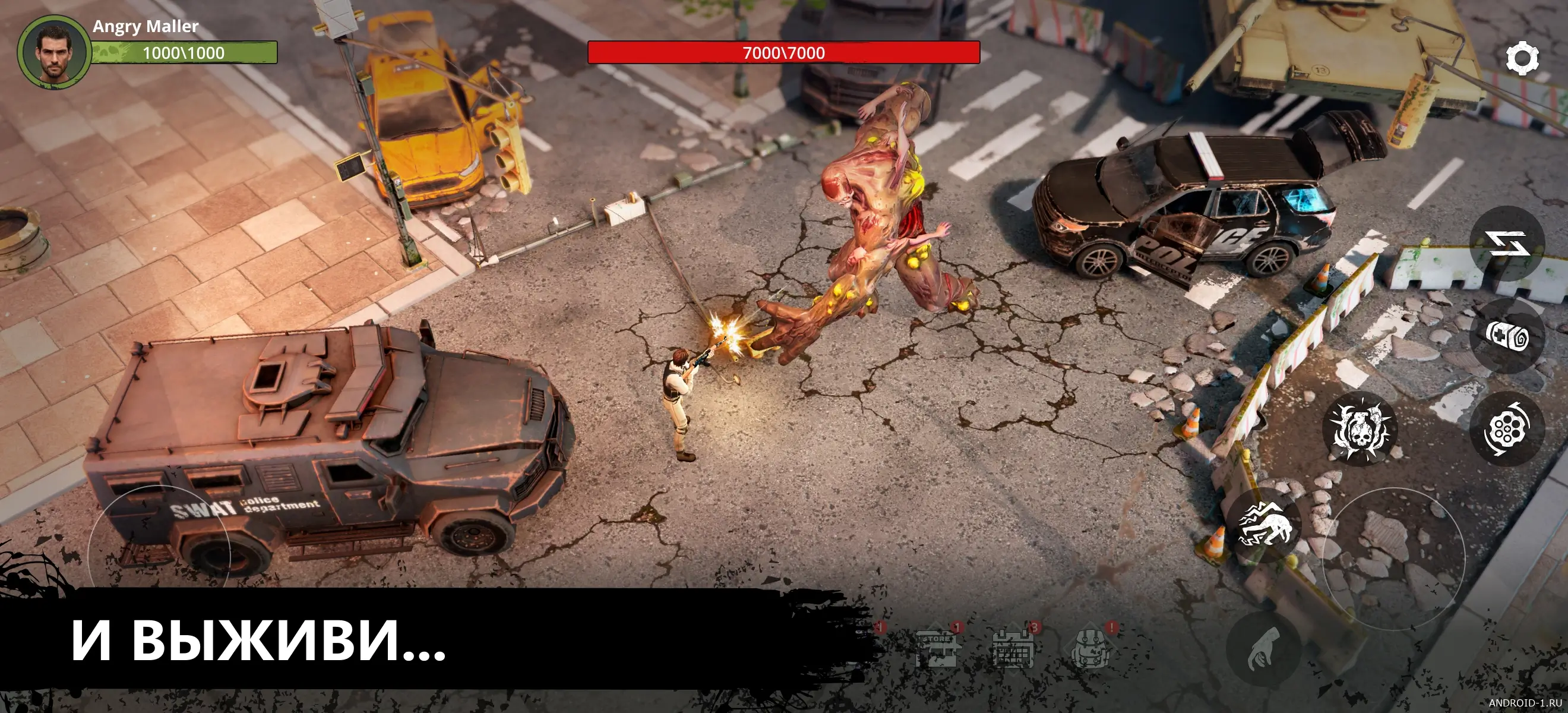Open the backpack inventory

[1091, 648]
